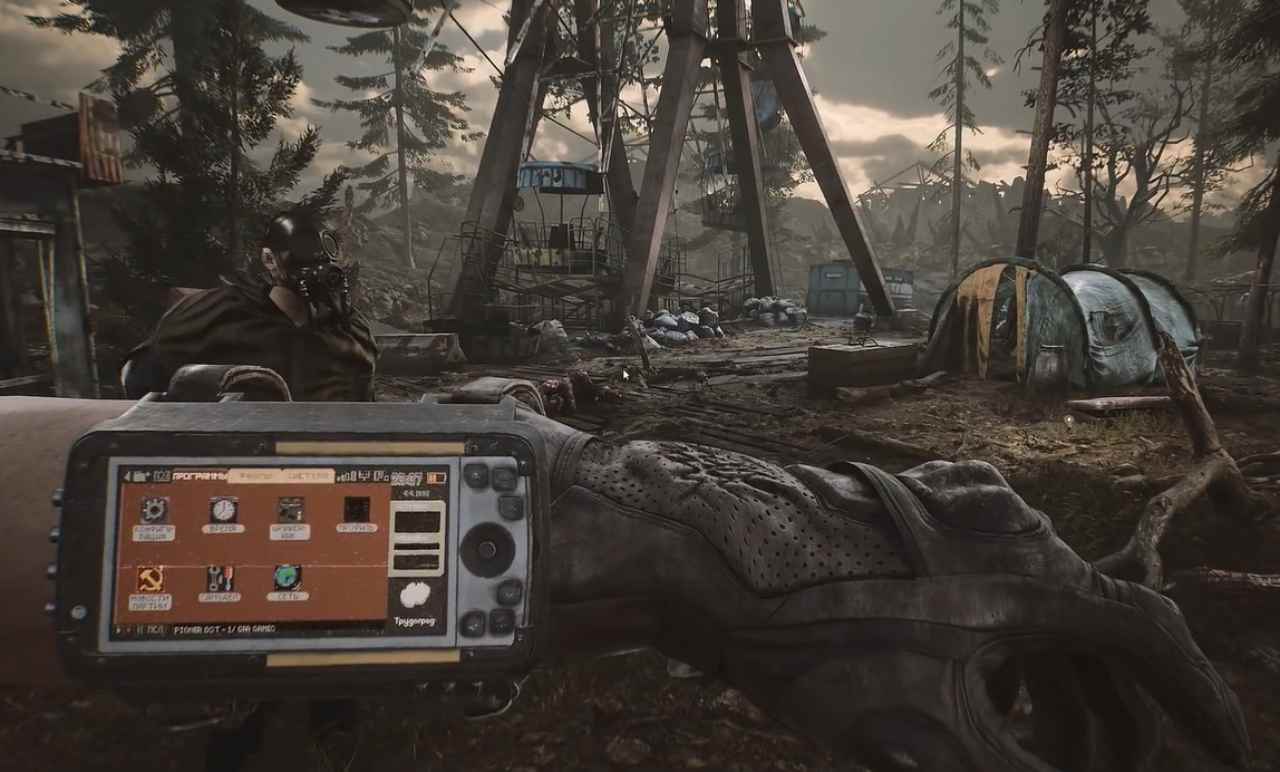Viewport: 1280px width, 772px height.
Task: Select the Программы tab
Action: [x=196, y=476]
